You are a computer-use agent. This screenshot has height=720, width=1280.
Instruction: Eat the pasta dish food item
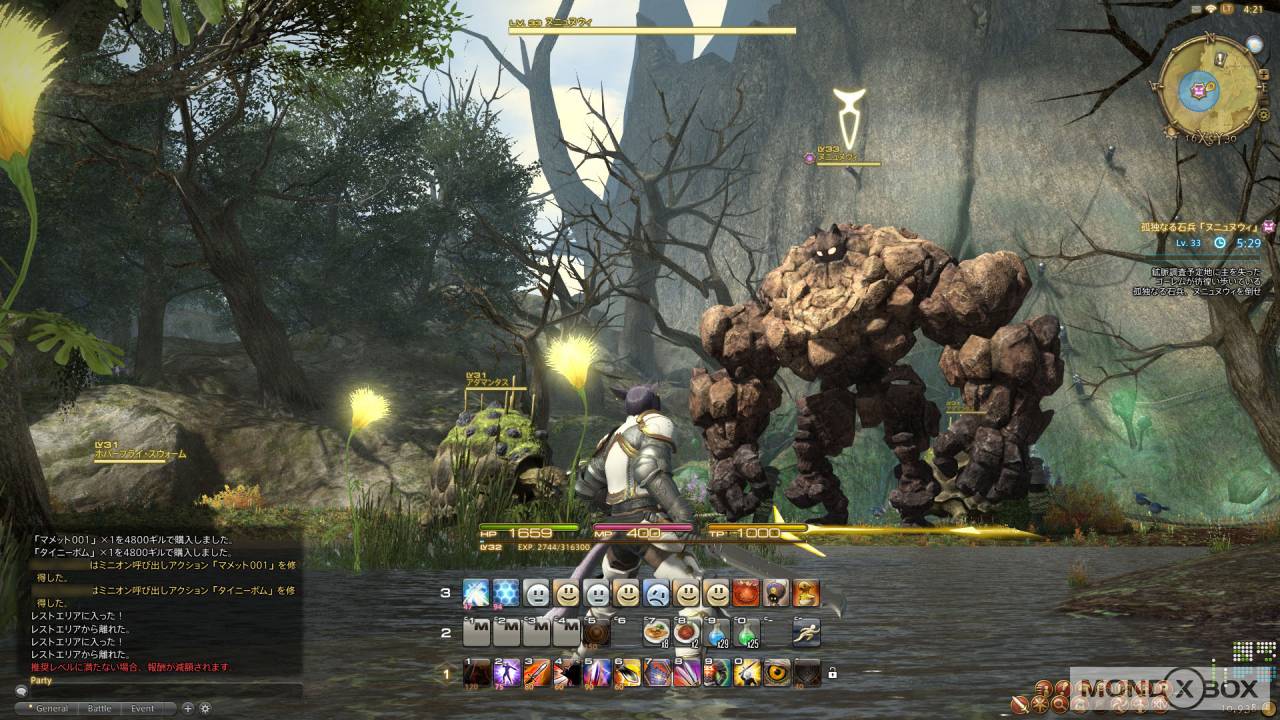point(656,633)
